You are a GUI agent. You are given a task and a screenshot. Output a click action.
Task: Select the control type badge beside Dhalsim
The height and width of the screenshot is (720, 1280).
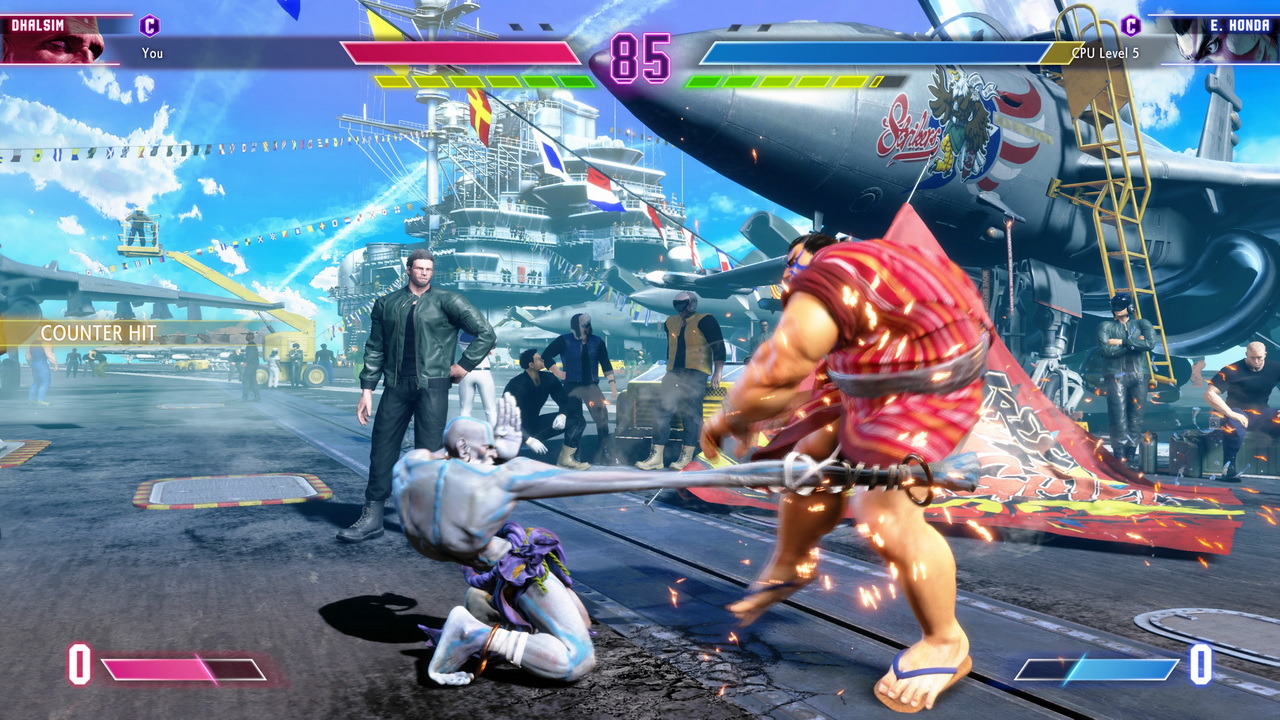pyautogui.click(x=149, y=26)
